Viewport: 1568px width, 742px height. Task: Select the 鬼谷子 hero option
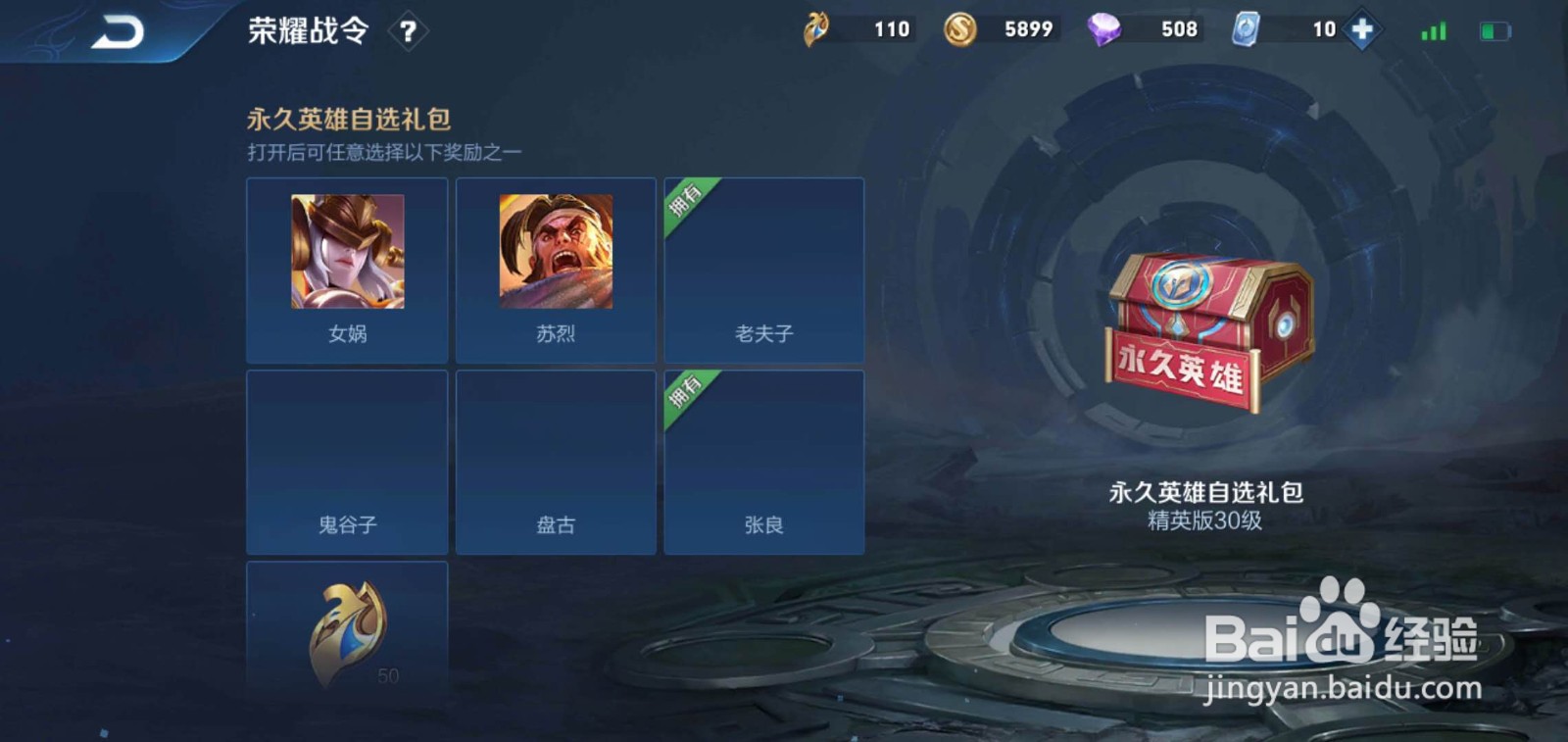[348, 461]
